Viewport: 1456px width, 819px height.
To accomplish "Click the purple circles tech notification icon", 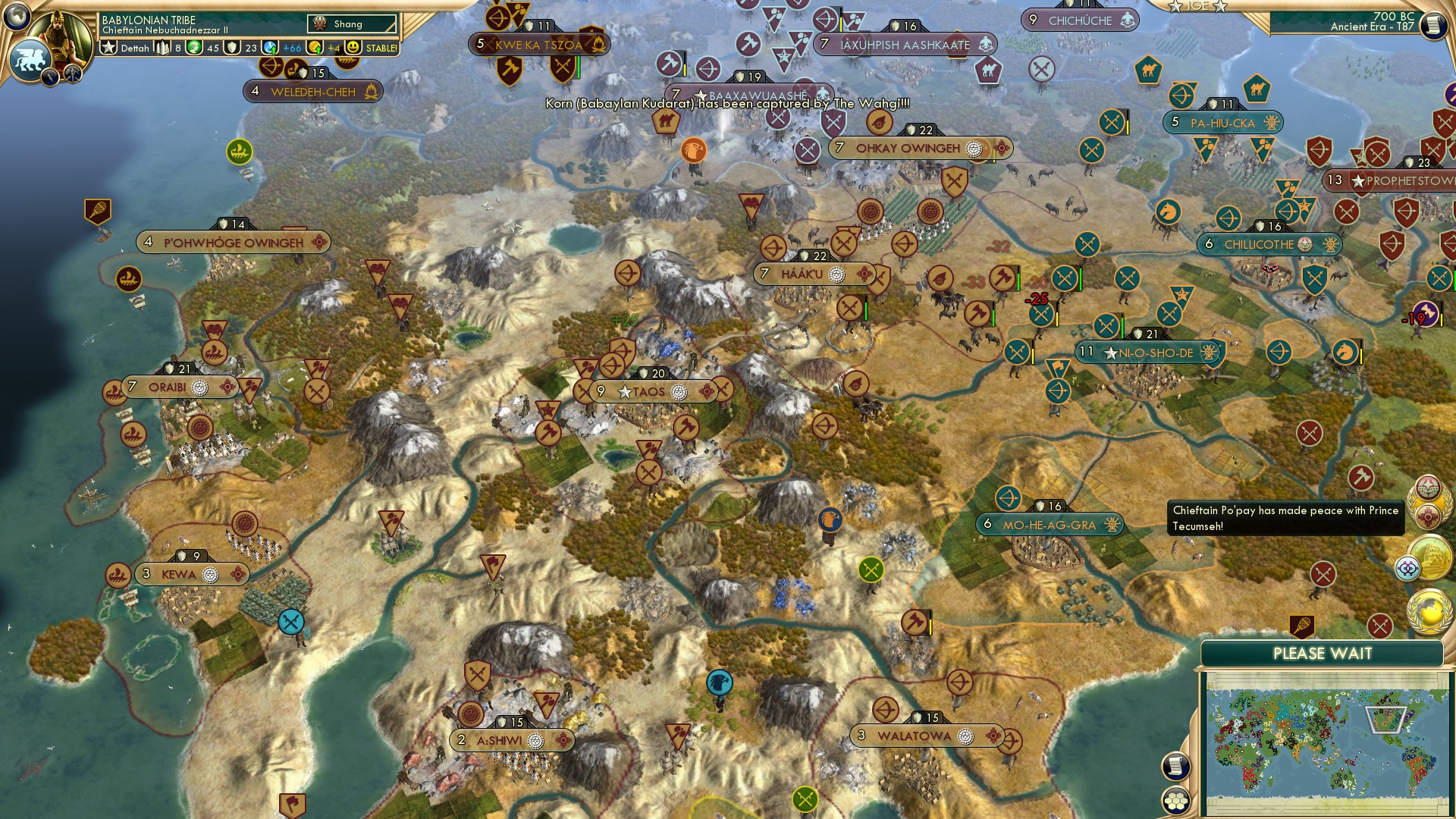I will click(x=1409, y=566).
